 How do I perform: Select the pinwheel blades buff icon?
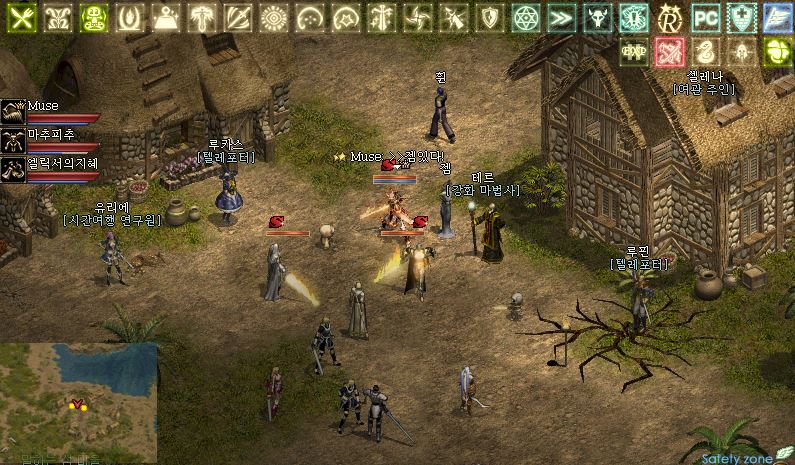pos(417,18)
